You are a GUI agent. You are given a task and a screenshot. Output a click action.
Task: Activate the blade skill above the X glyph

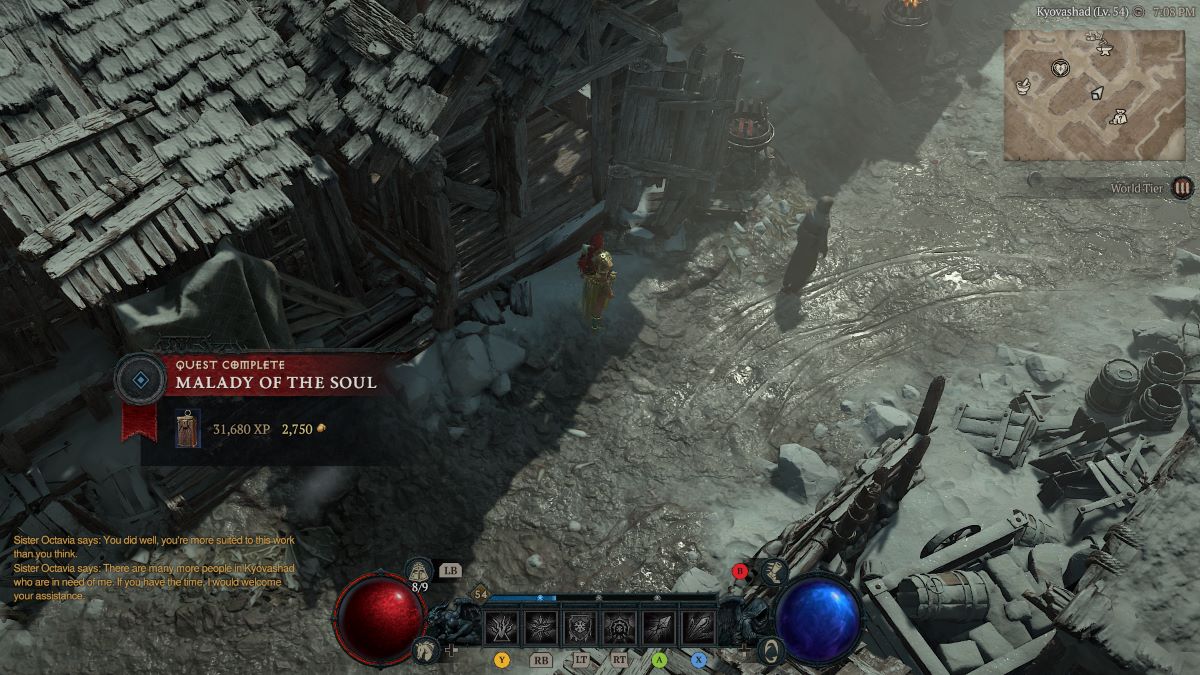[x=698, y=628]
